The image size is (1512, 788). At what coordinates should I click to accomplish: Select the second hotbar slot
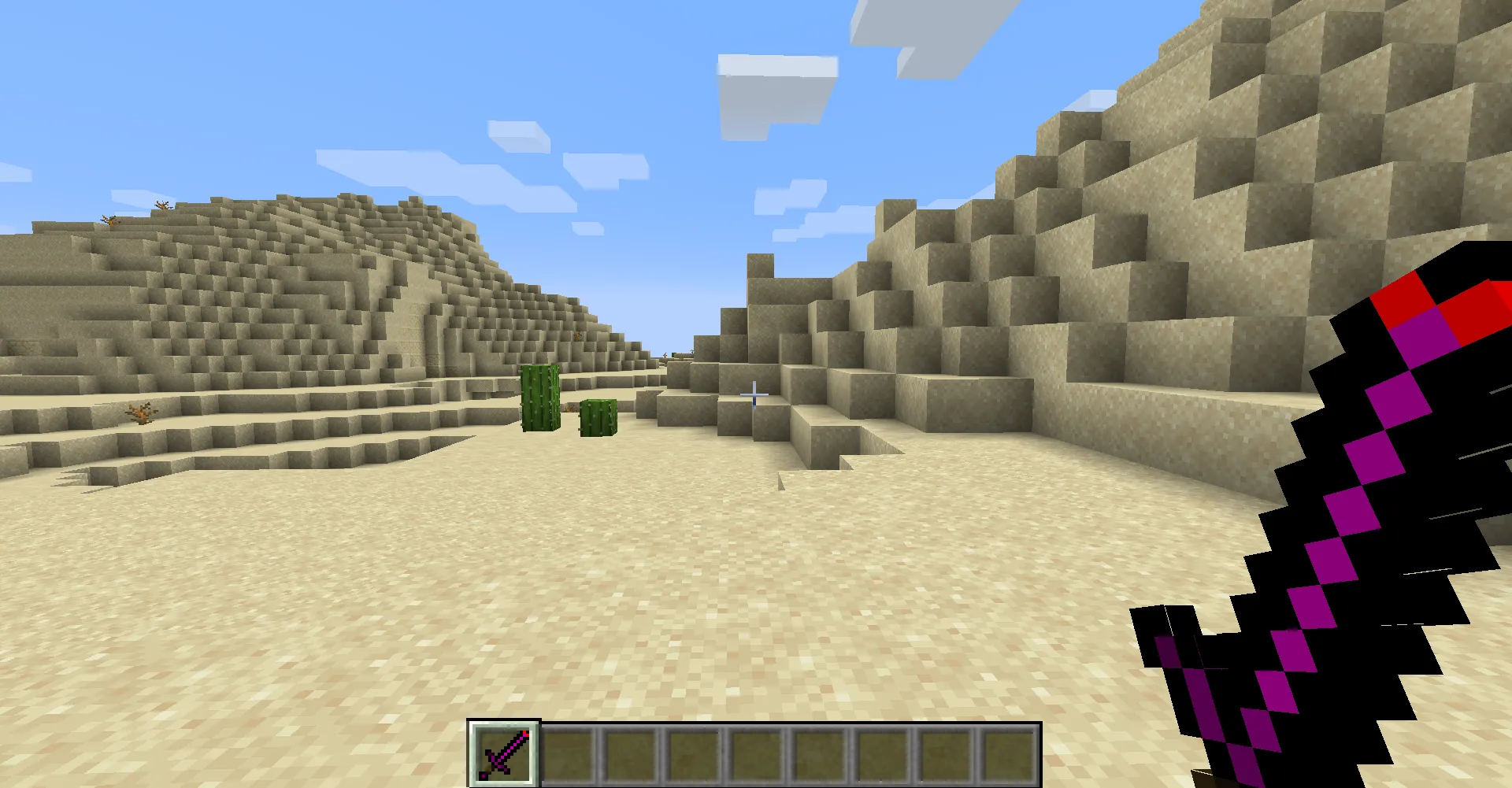(x=569, y=756)
